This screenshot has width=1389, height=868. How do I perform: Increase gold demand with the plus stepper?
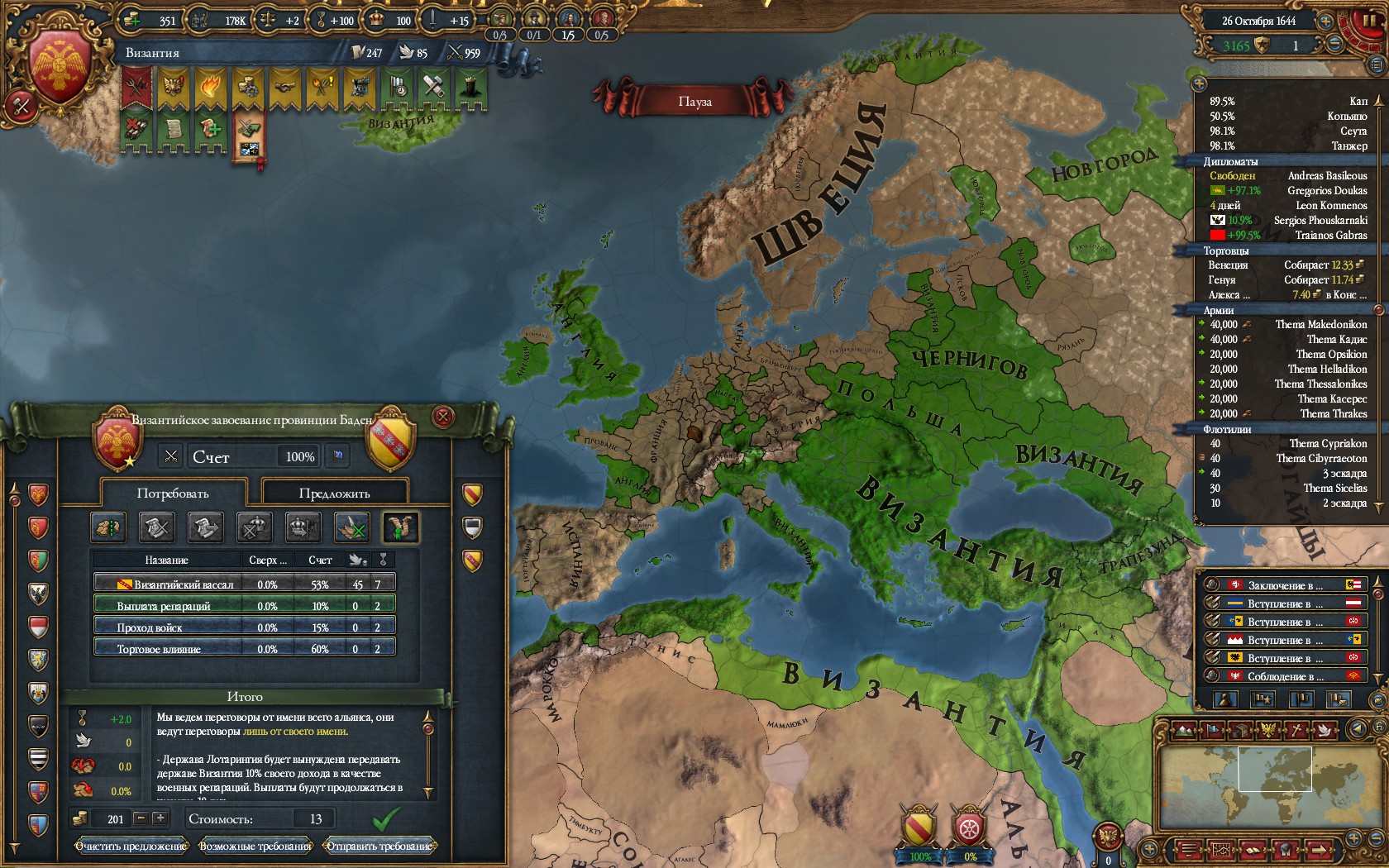click(x=160, y=818)
